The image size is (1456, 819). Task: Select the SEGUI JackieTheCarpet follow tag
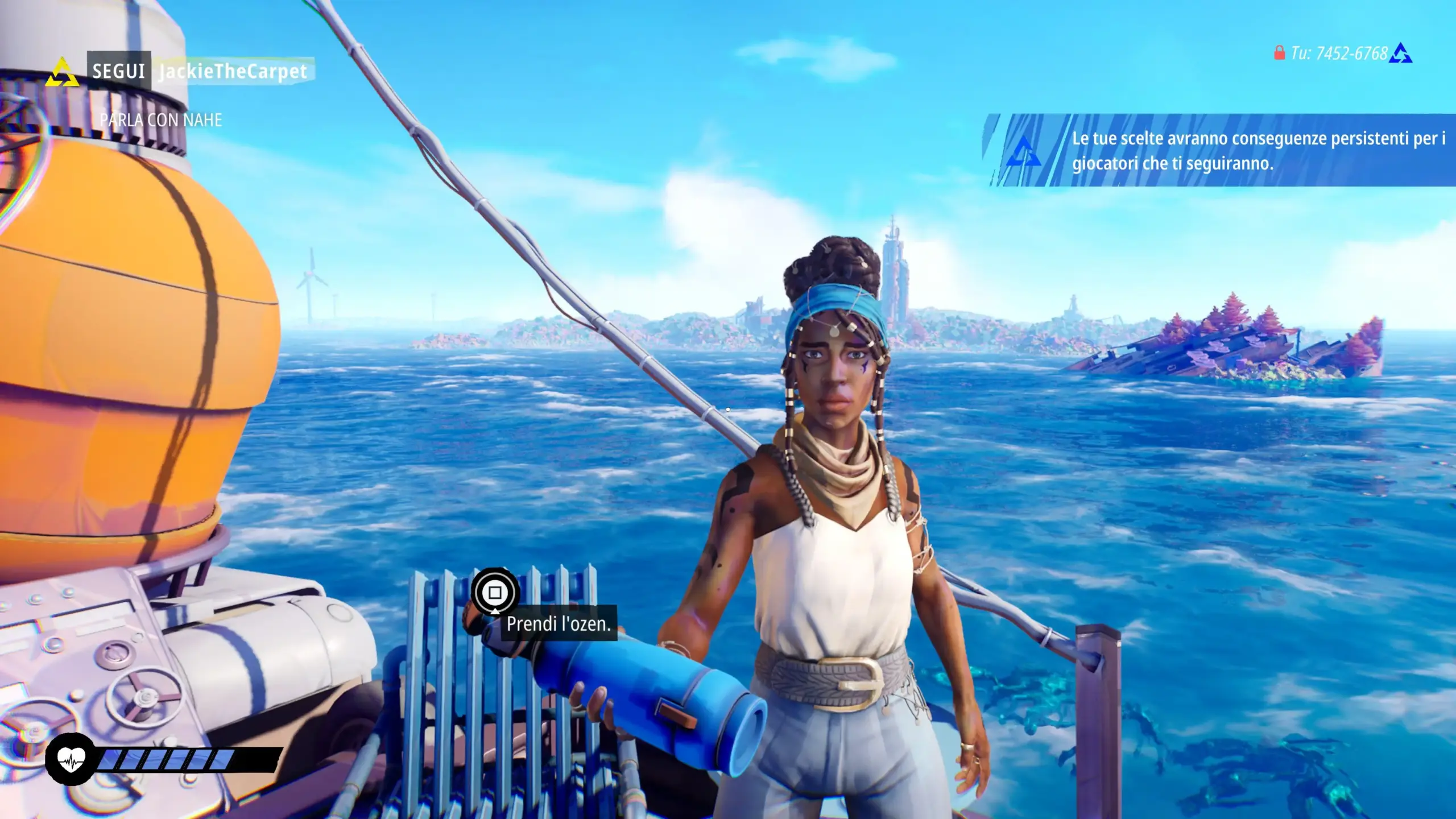[x=200, y=72]
